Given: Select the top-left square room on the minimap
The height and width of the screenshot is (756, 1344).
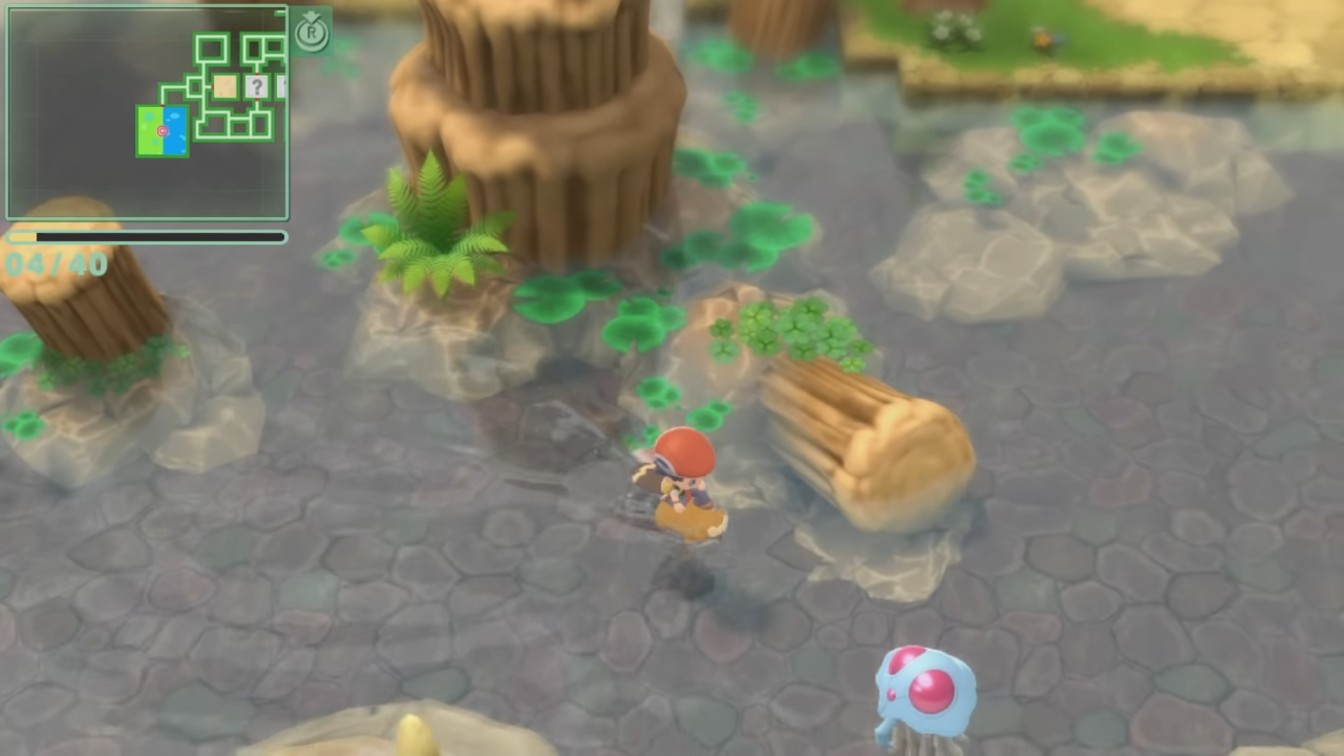Looking at the screenshot, I should tap(212, 48).
